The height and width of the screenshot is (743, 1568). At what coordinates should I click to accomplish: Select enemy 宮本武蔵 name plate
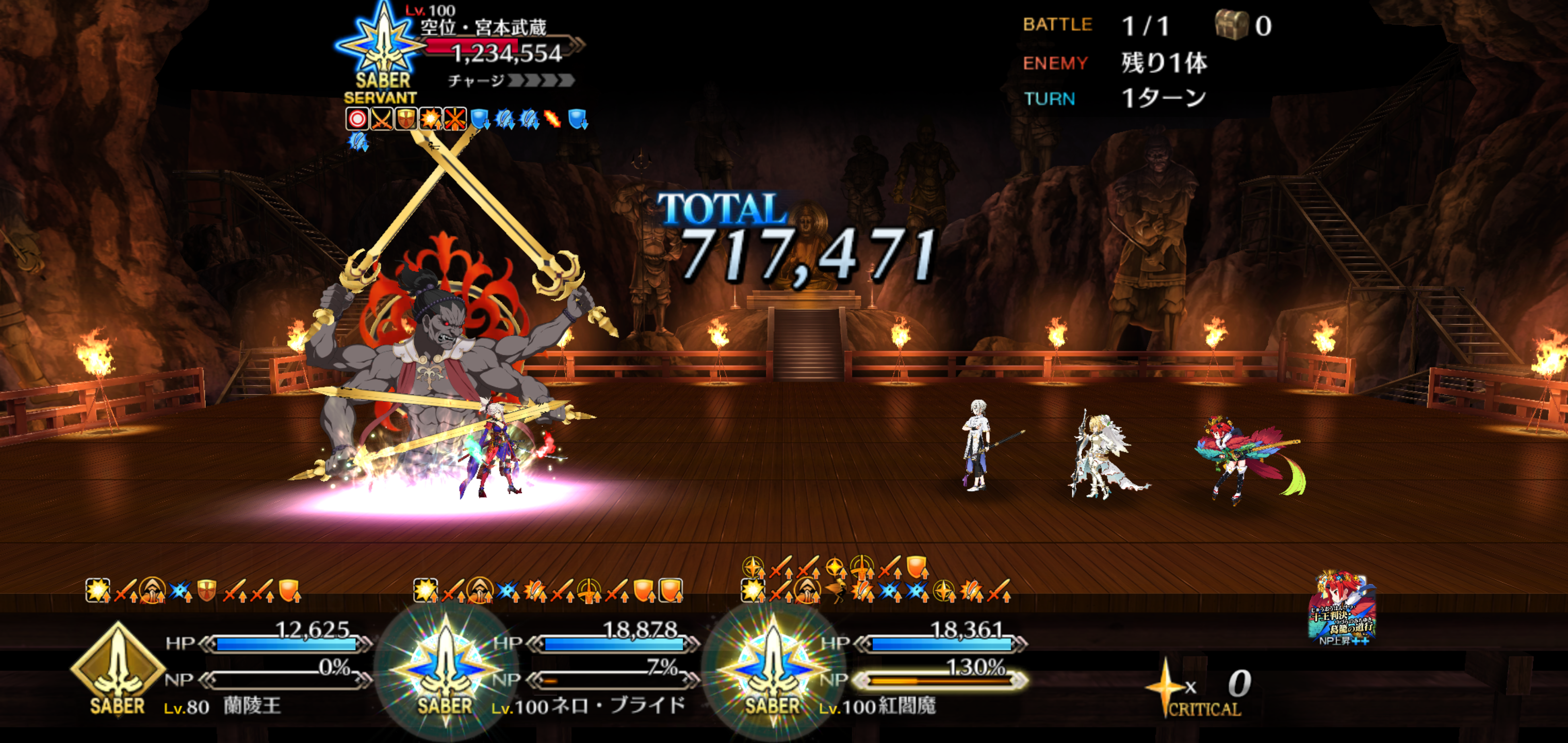tap(484, 27)
